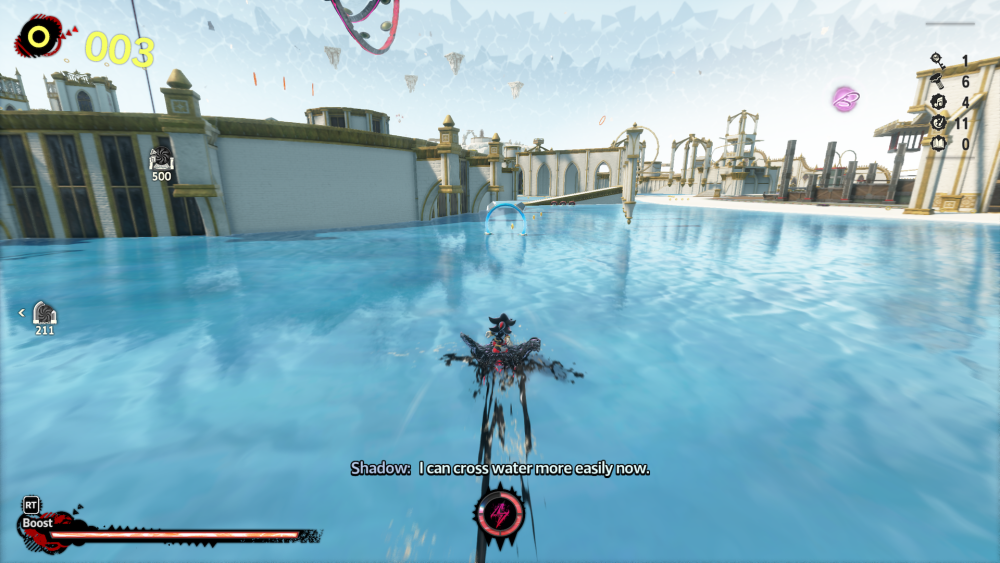1000x563 pixels.
Task: Click the pink swirl objective marker
Action: coord(846,98)
